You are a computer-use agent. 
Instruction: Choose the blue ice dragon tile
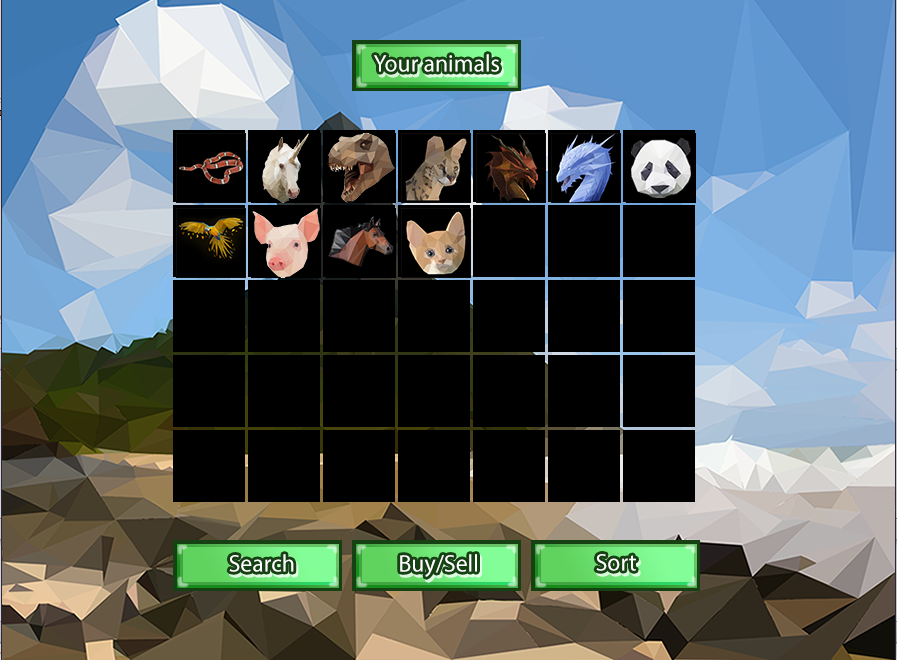584,166
